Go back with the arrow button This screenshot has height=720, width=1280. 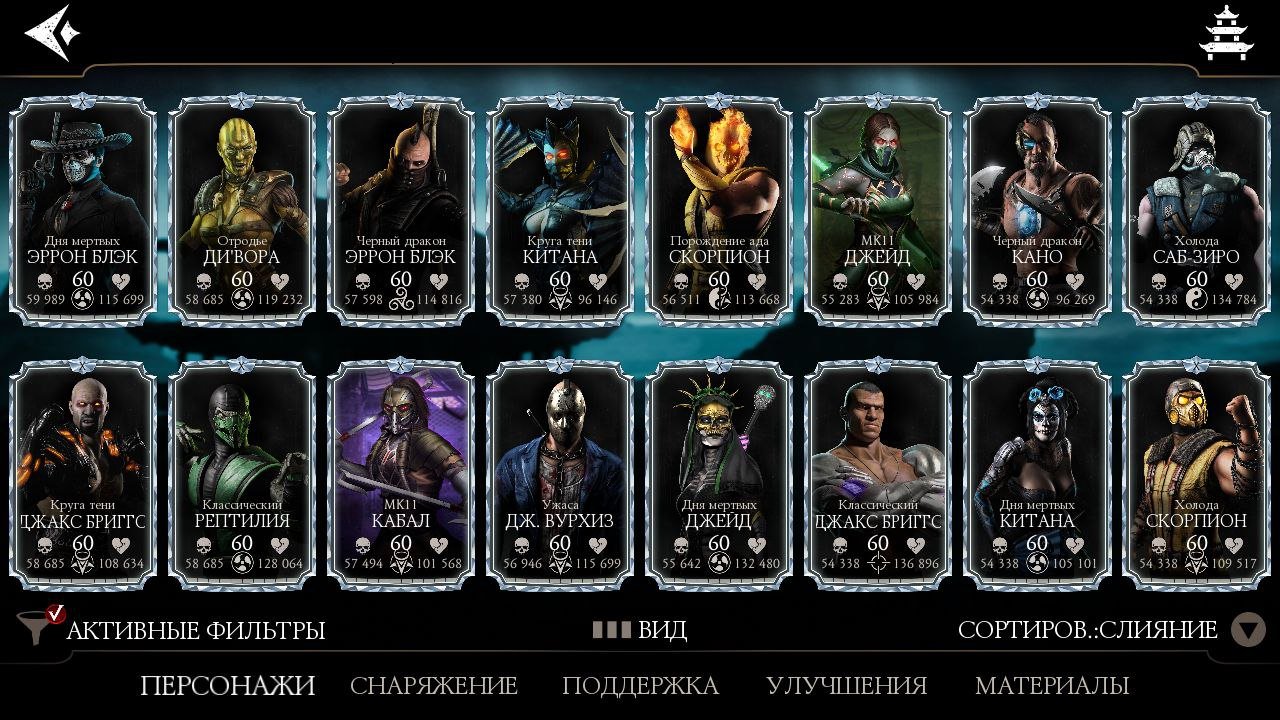tap(48, 32)
